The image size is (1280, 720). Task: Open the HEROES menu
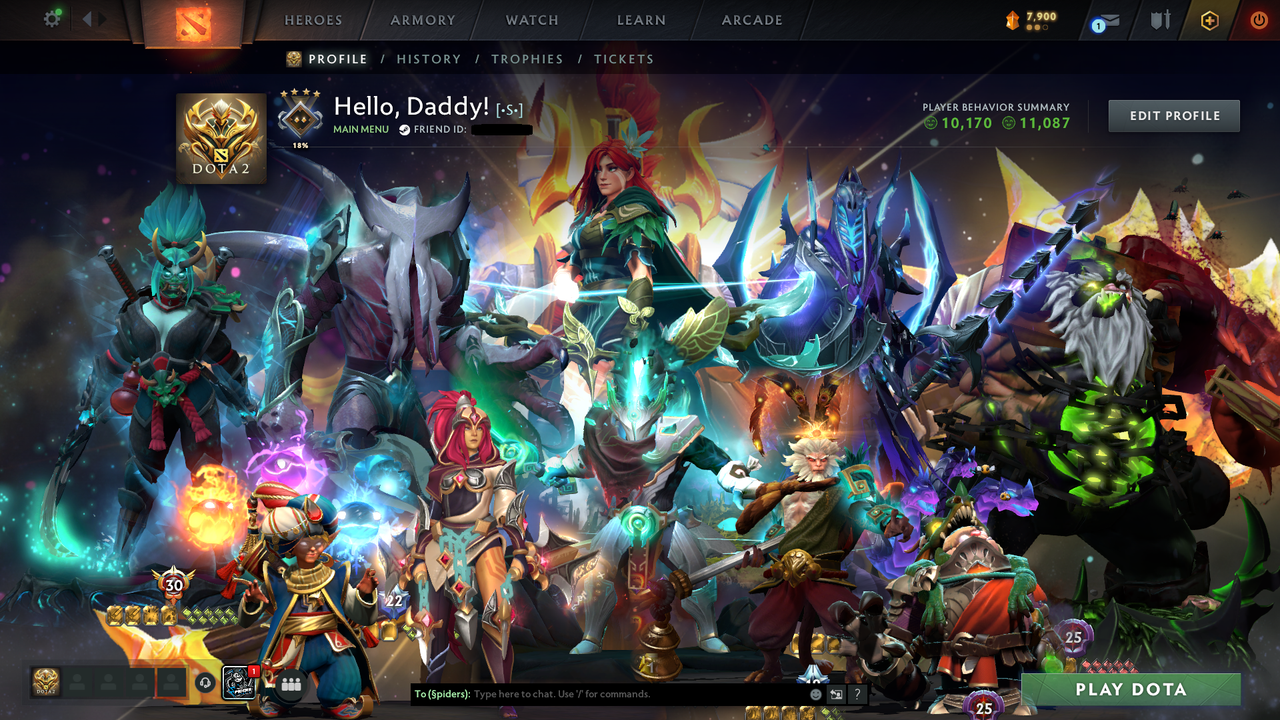313,20
